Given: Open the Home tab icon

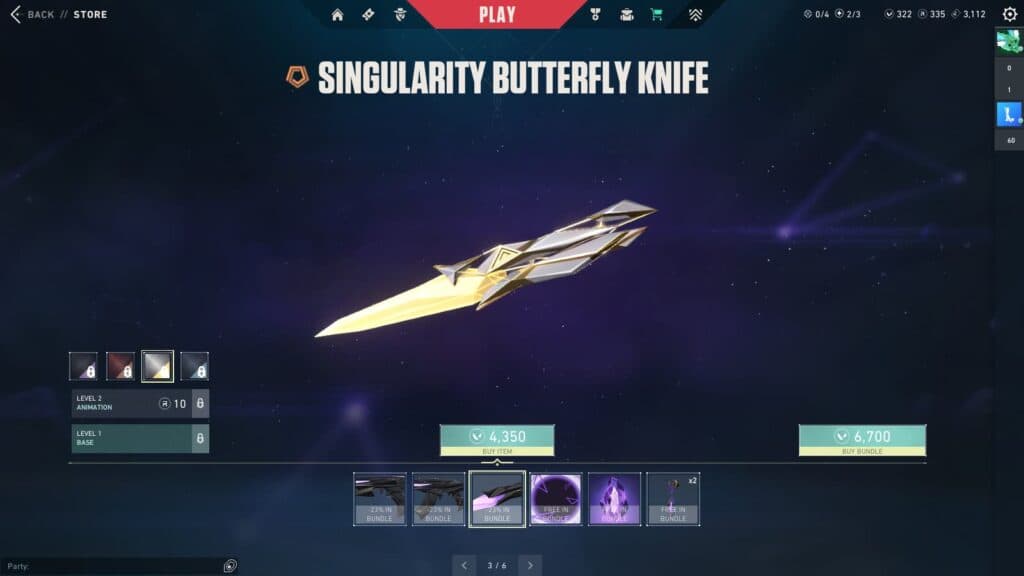Looking at the screenshot, I should coord(337,15).
